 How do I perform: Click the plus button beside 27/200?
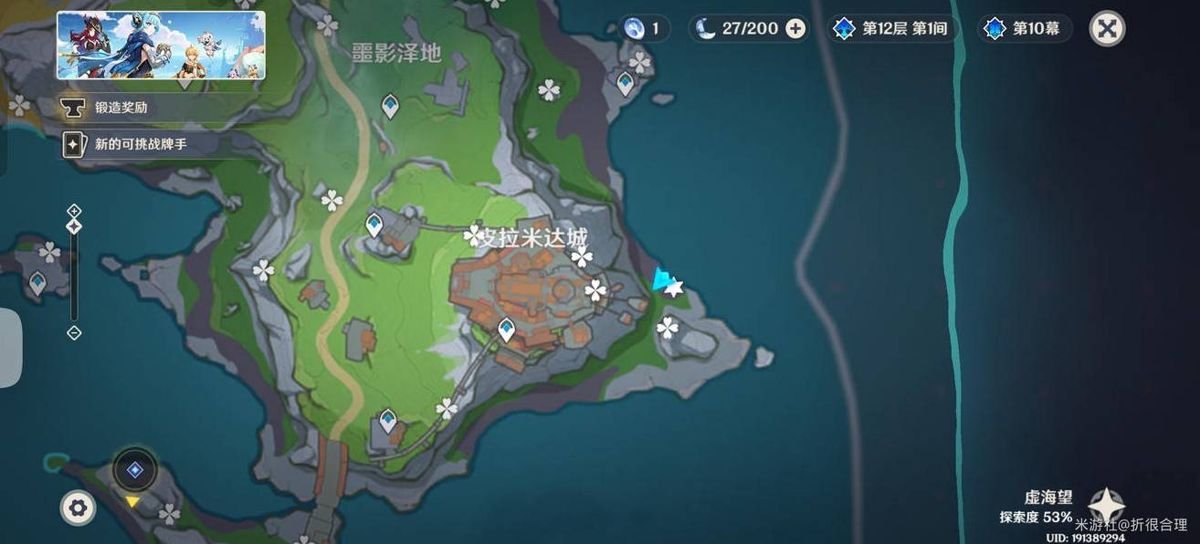tap(796, 28)
